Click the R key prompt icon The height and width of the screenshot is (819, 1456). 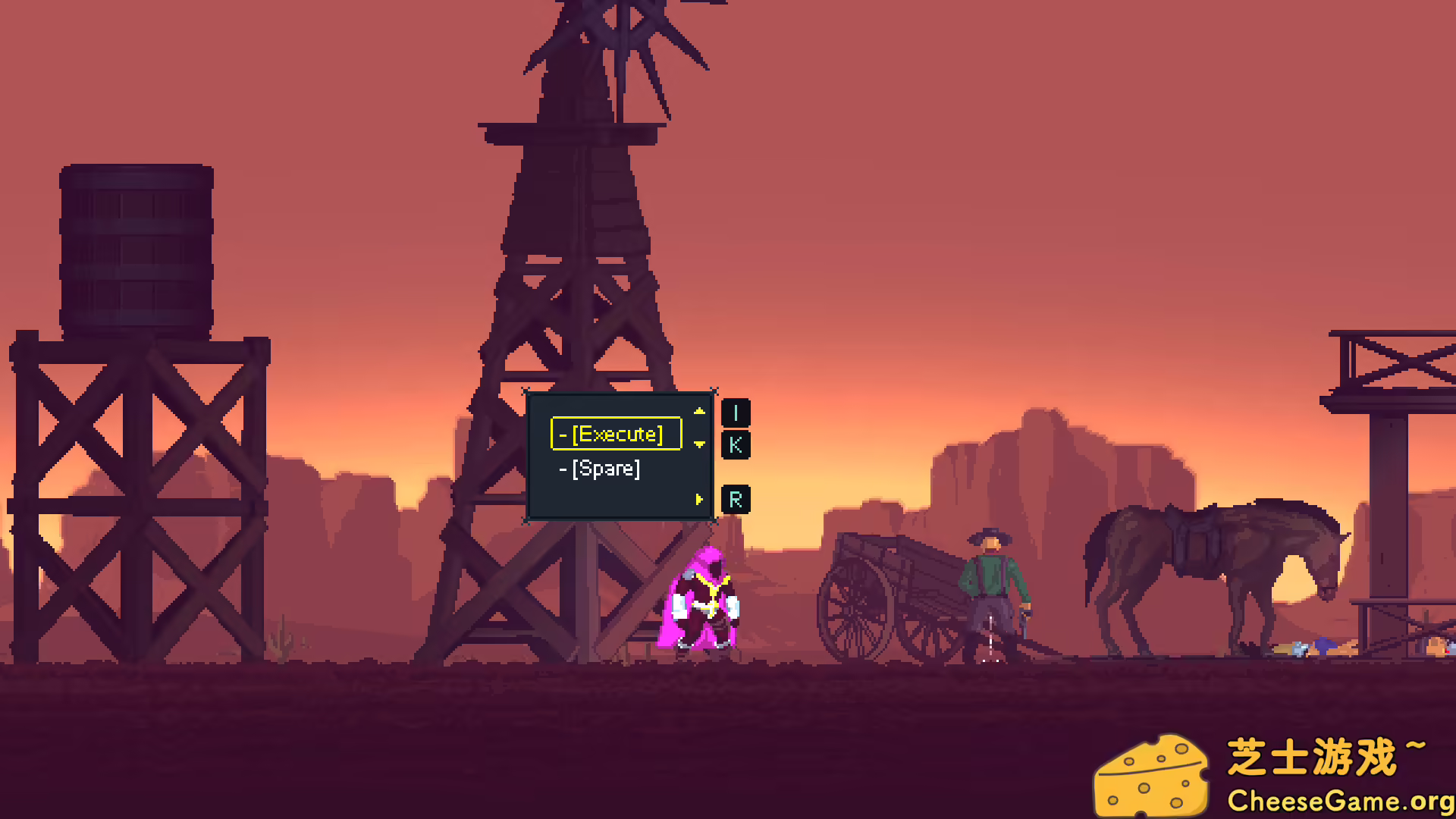pyautogui.click(x=734, y=499)
